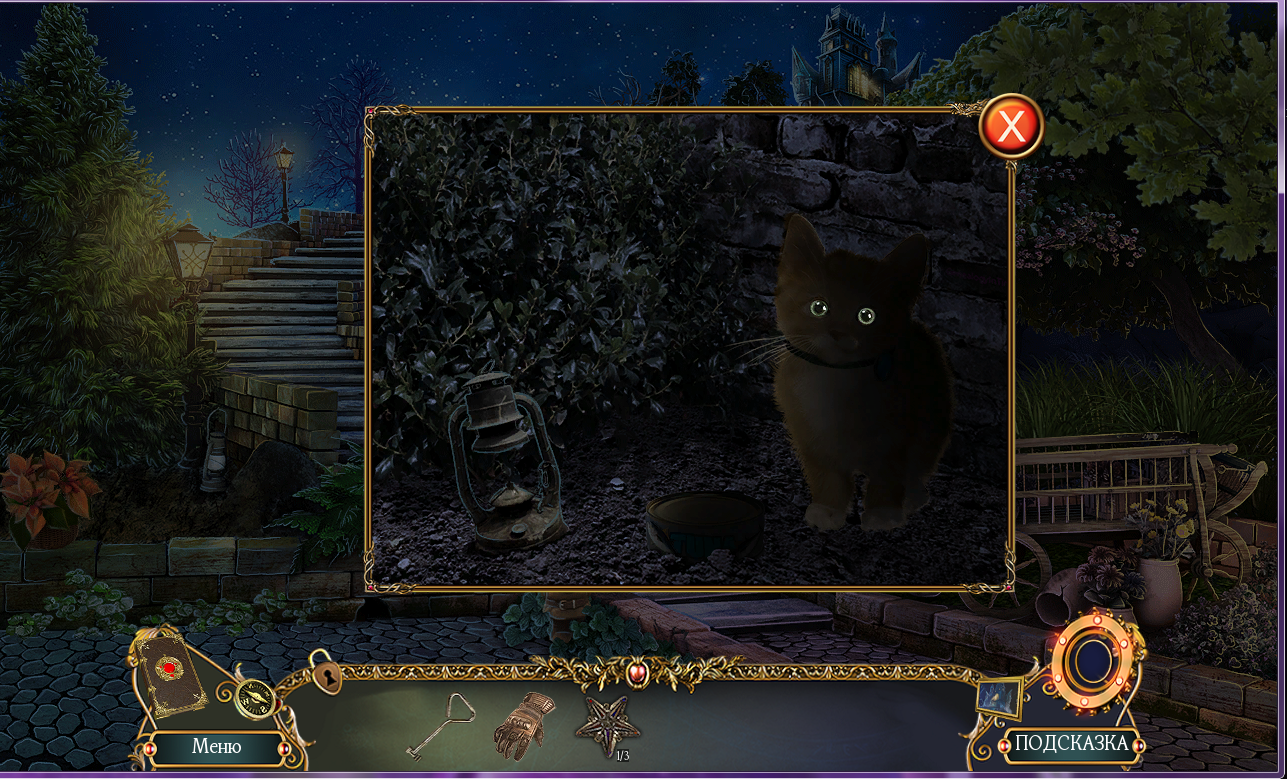The width and height of the screenshot is (1287, 779).
Task: Pick the leather glove from inventory
Action: click(521, 722)
